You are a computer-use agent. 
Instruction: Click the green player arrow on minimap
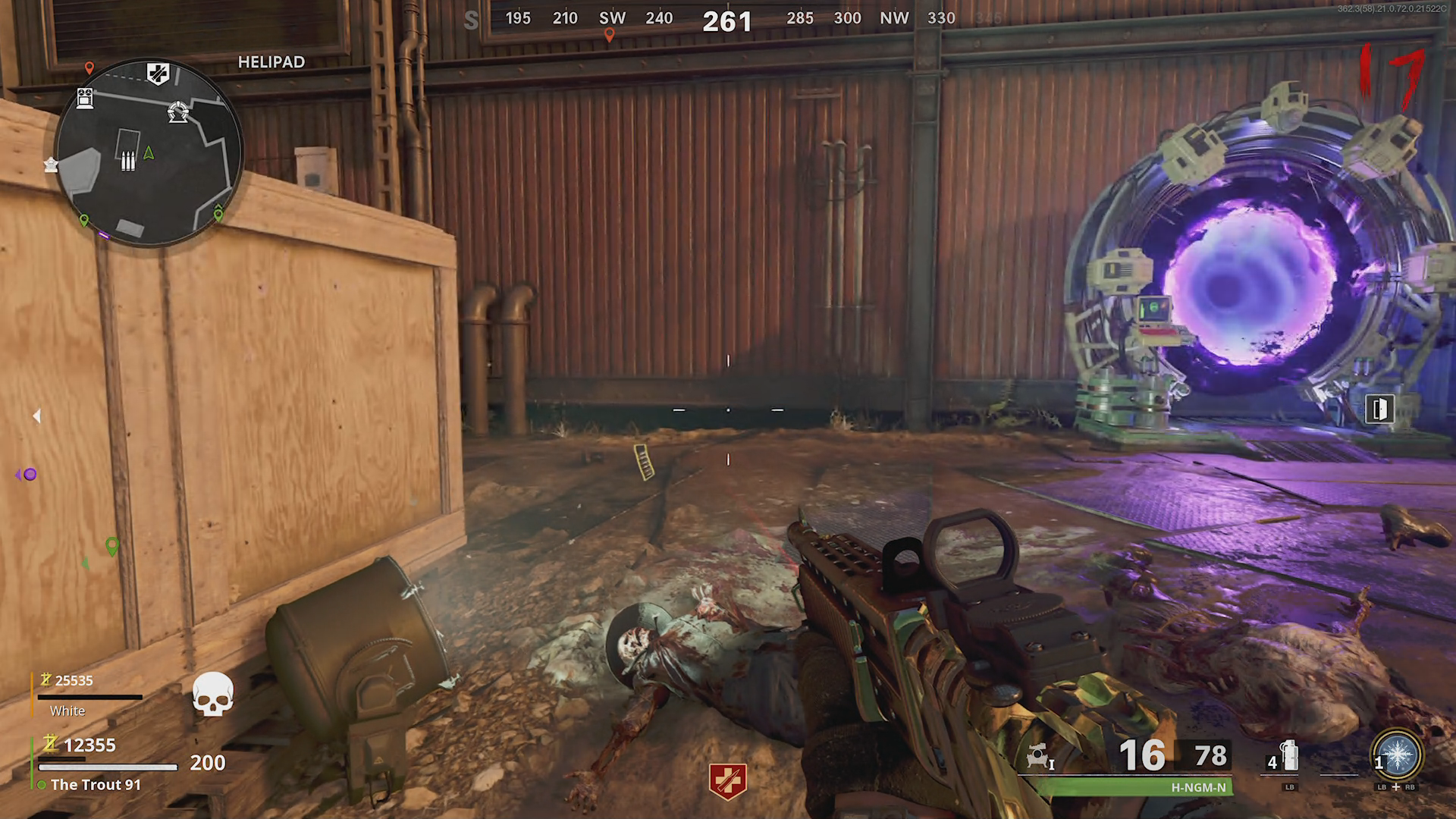pos(149,153)
